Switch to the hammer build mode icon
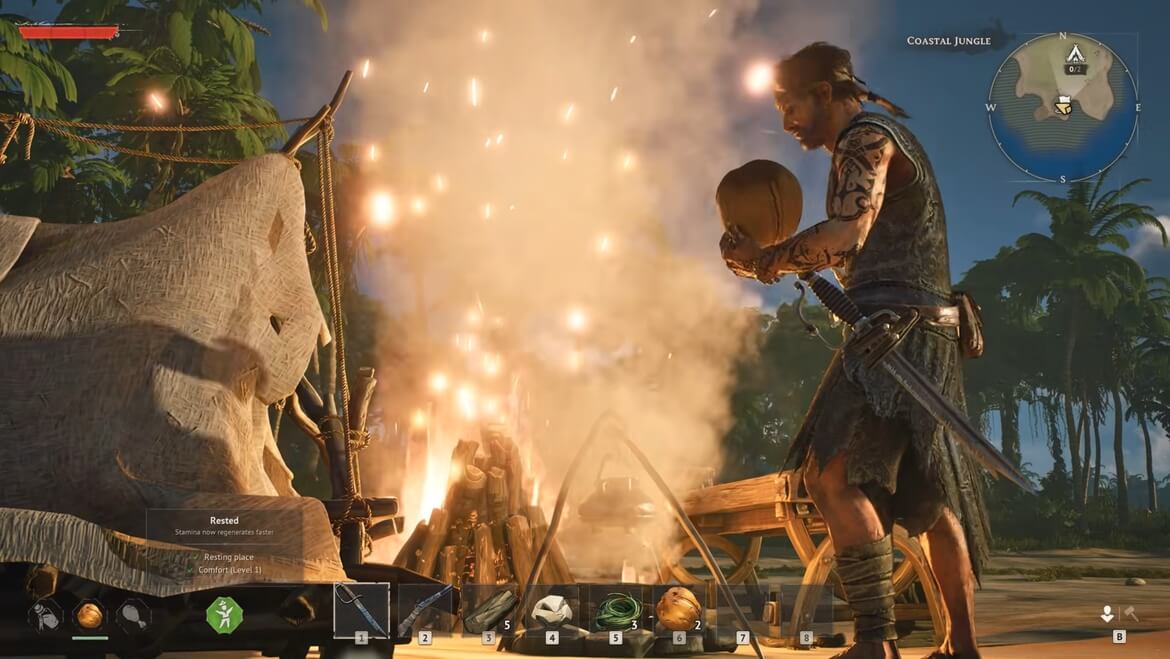 (1131, 613)
